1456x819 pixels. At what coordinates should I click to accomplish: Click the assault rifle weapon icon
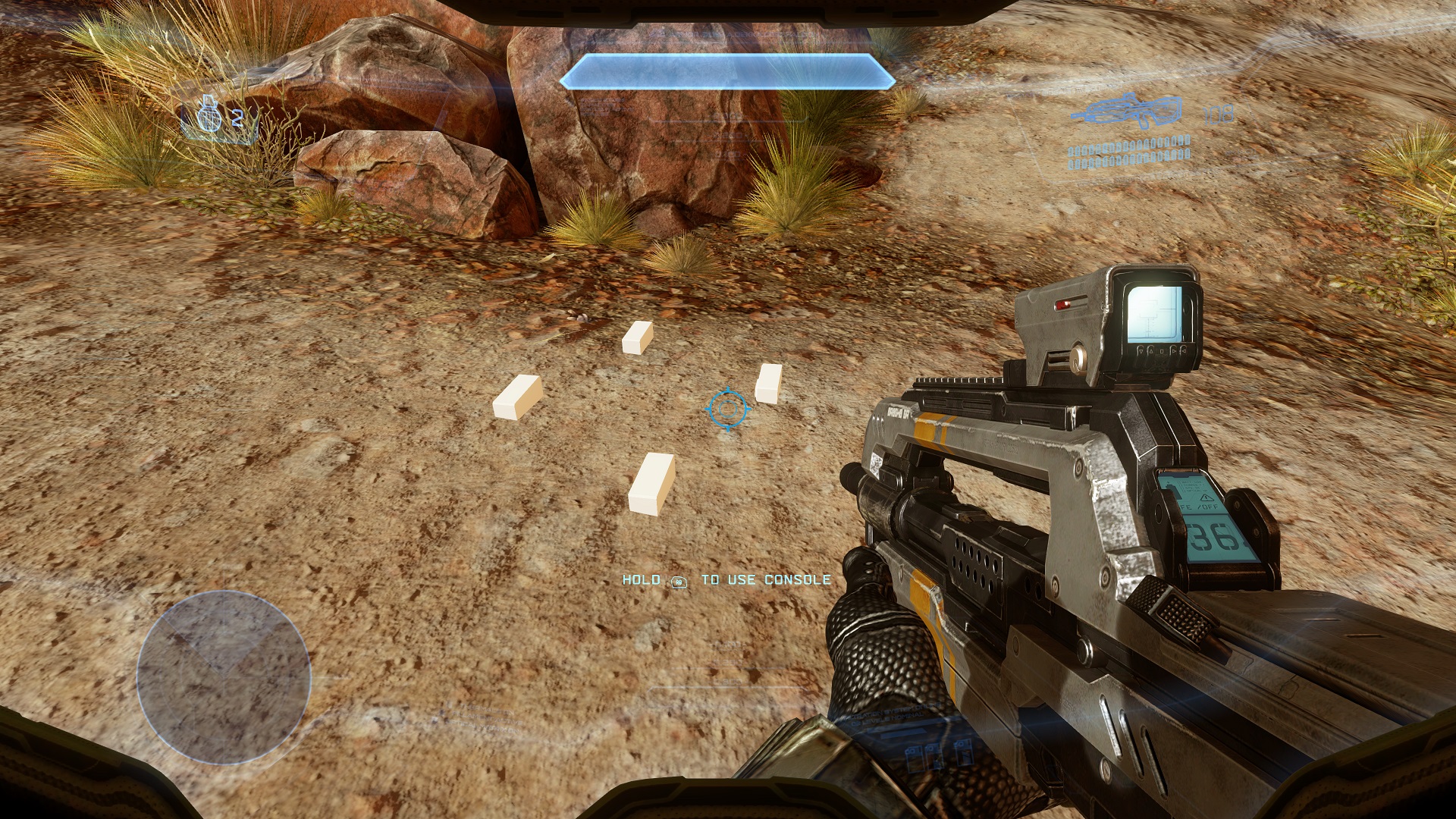point(1127,112)
